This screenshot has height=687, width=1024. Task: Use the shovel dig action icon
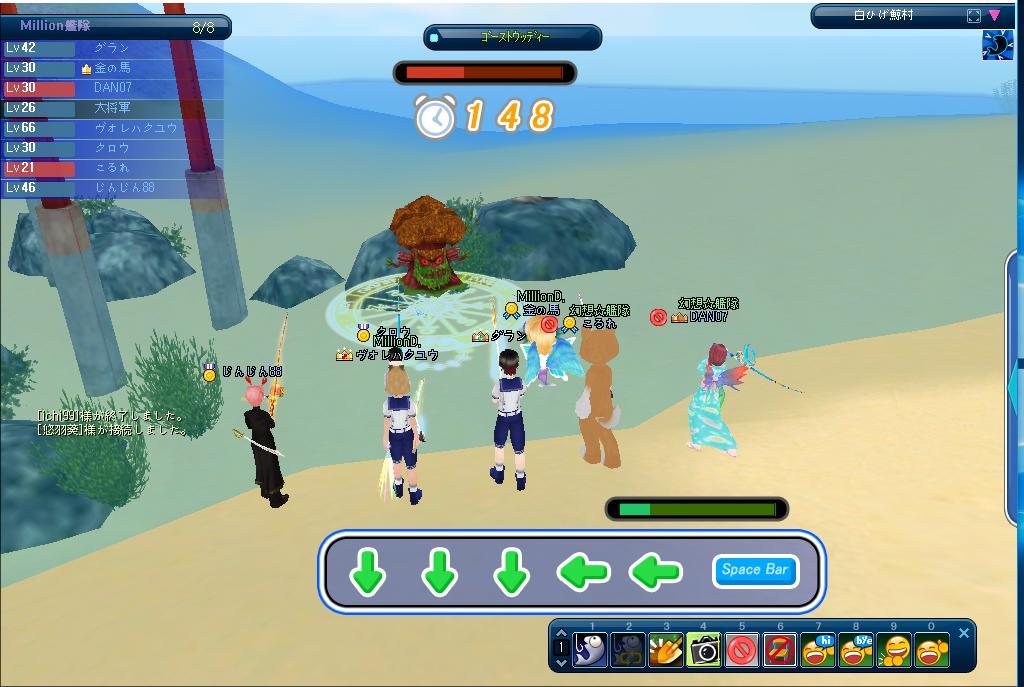(x=666, y=650)
